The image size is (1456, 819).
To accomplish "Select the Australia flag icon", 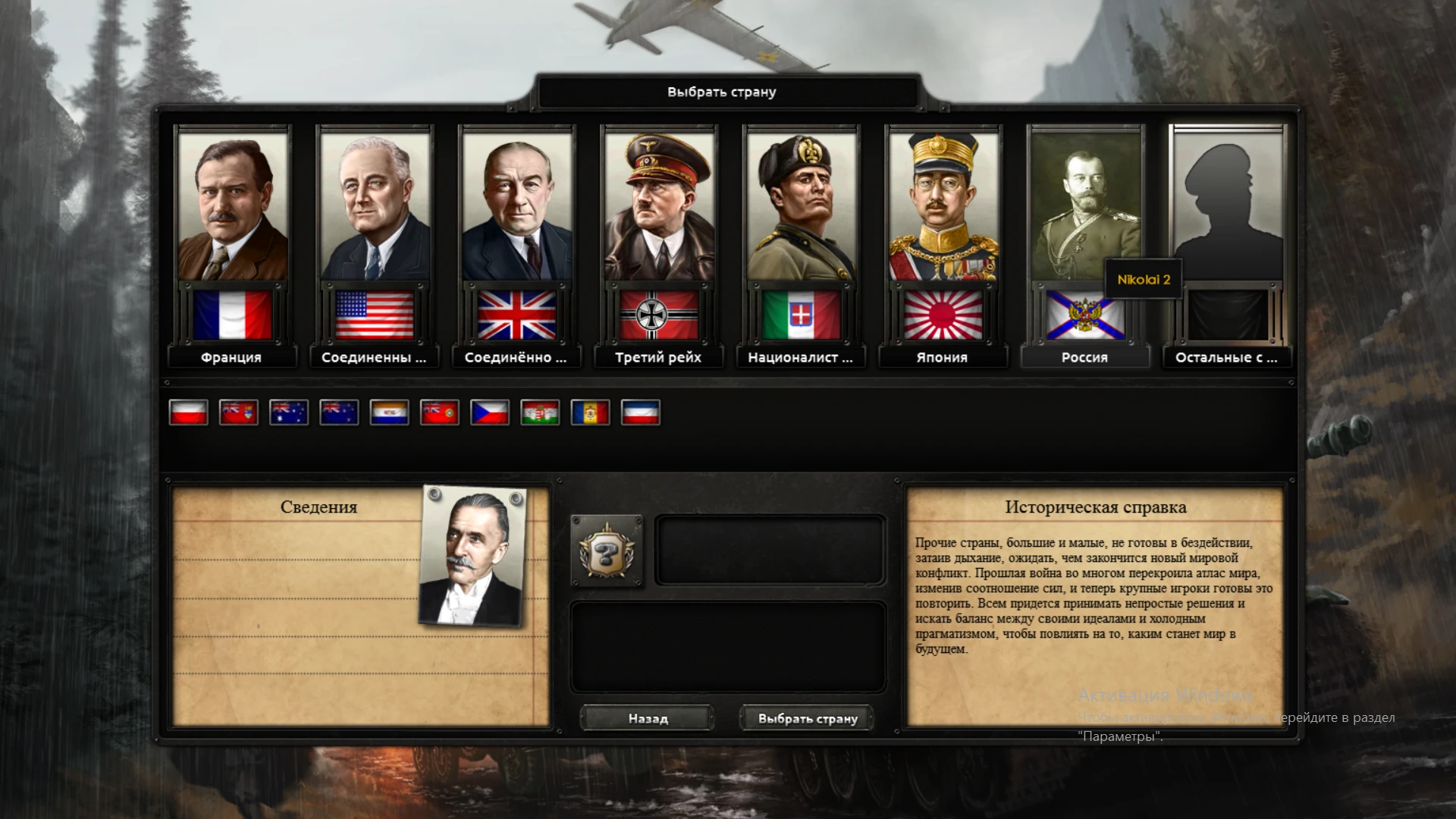I will tap(289, 413).
